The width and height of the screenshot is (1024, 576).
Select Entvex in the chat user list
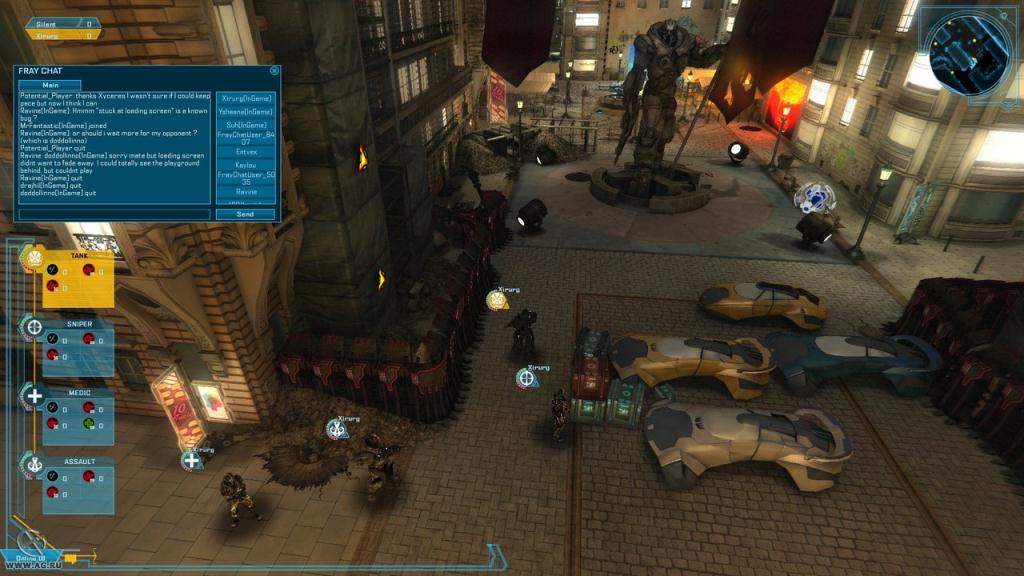click(245, 152)
